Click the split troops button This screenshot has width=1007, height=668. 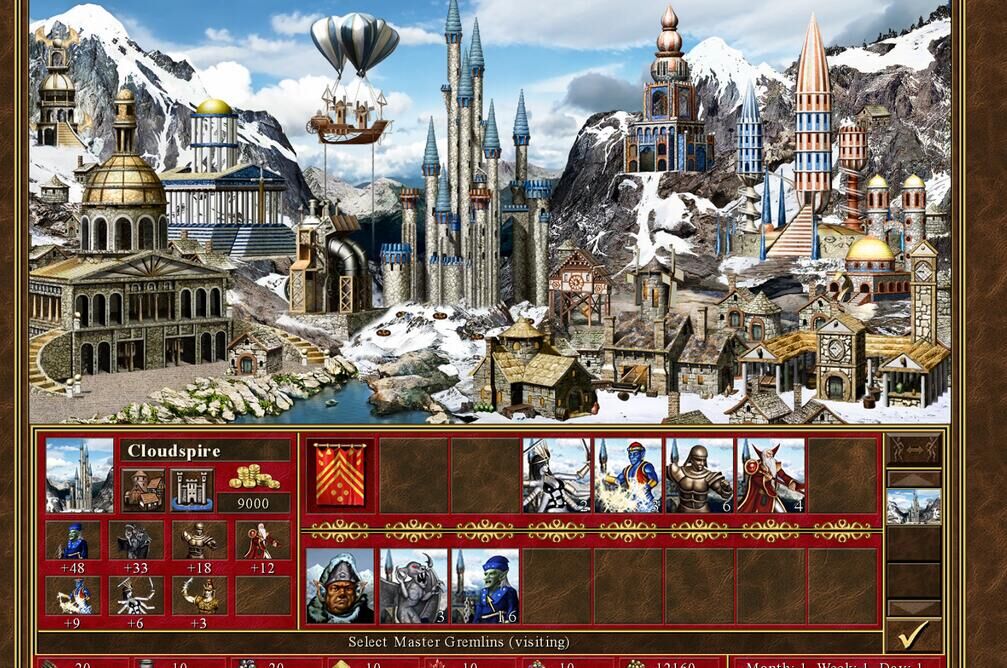coord(913,449)
